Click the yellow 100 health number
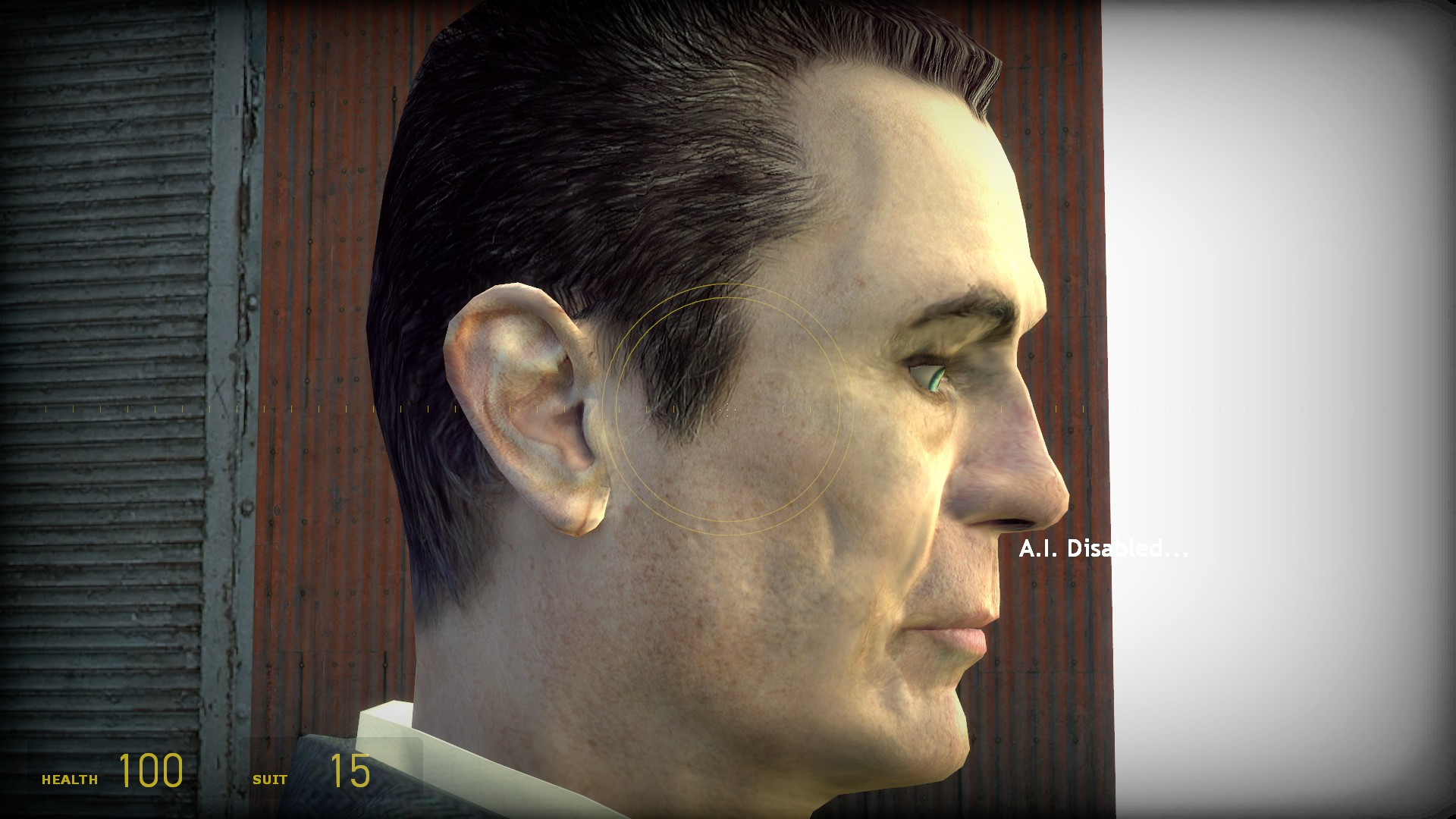 click(x=149, y=773)
